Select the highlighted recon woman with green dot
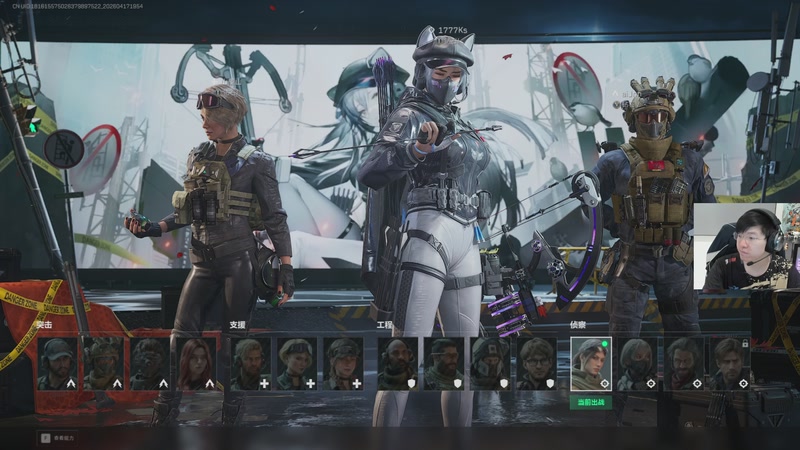The height and width of the screenshot is (450, 800). (591, 363)
